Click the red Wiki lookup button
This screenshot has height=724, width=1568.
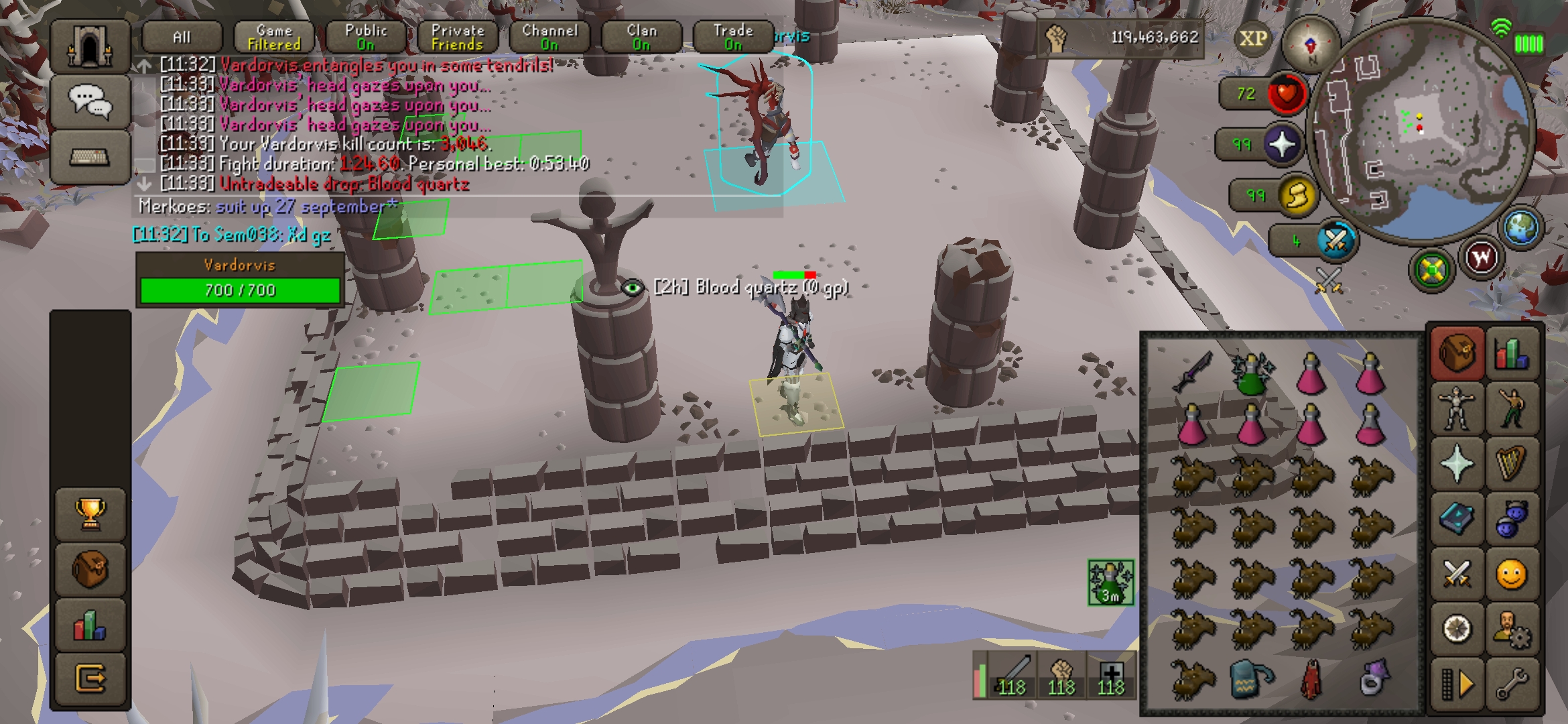(x=1482, y=257)
